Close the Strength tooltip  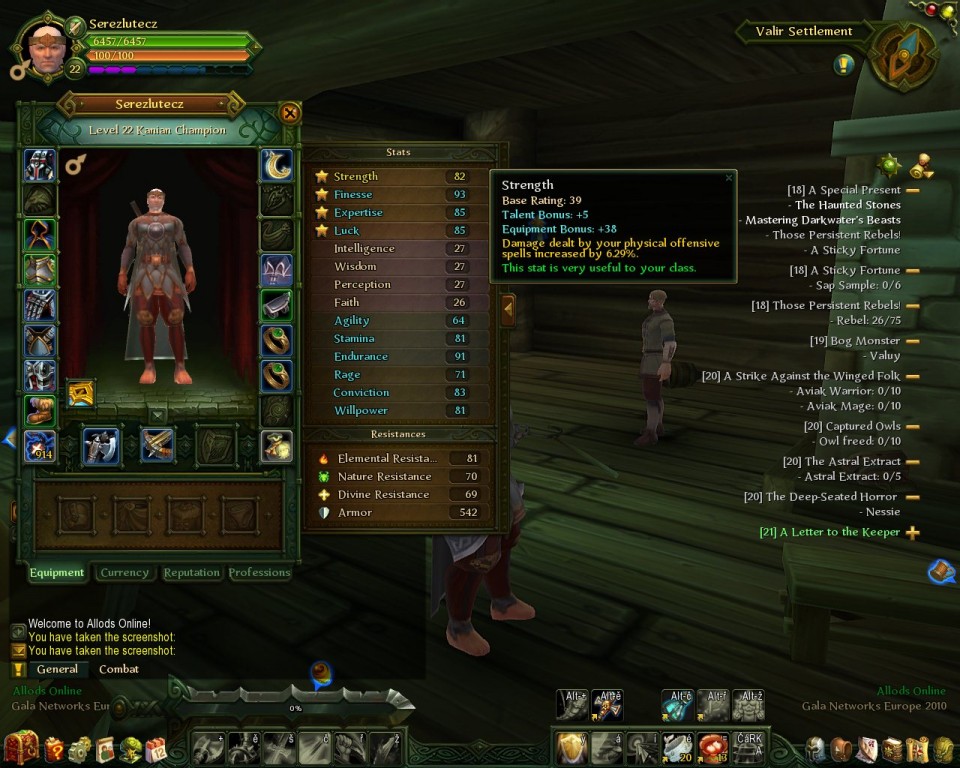click(x=728, y=178)
